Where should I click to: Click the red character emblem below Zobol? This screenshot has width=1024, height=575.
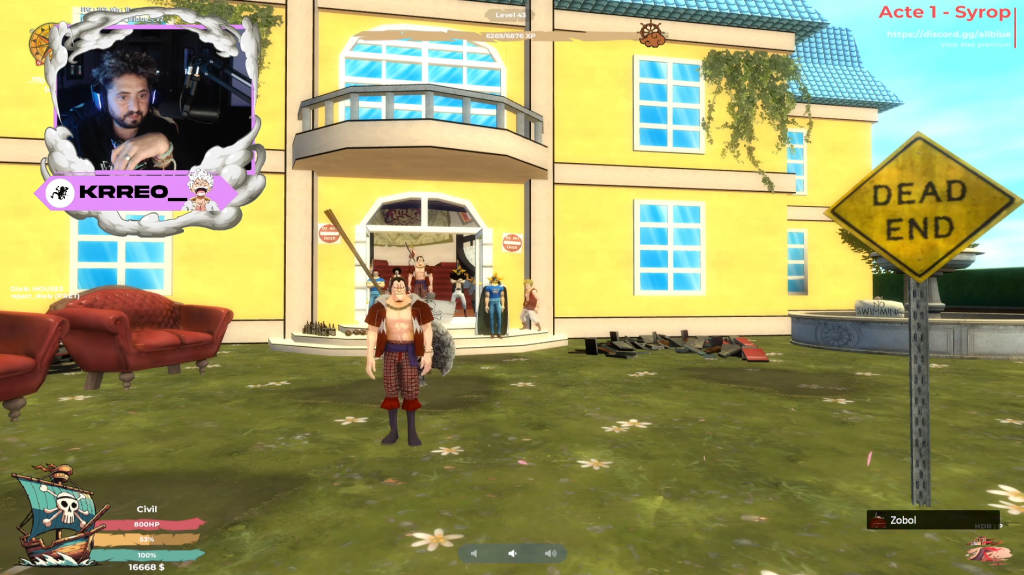[x=988, y=549]
